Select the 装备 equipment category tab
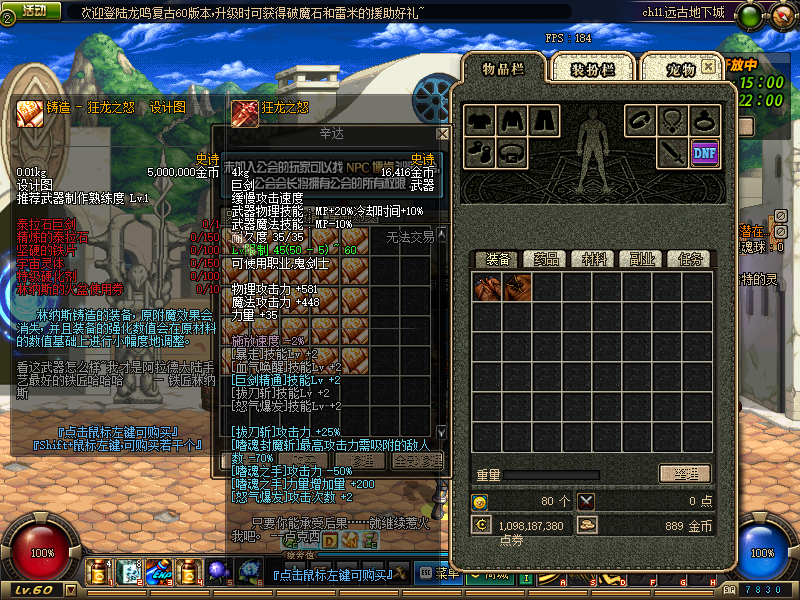This screenshot has width=800, height=600. point(496,259)
